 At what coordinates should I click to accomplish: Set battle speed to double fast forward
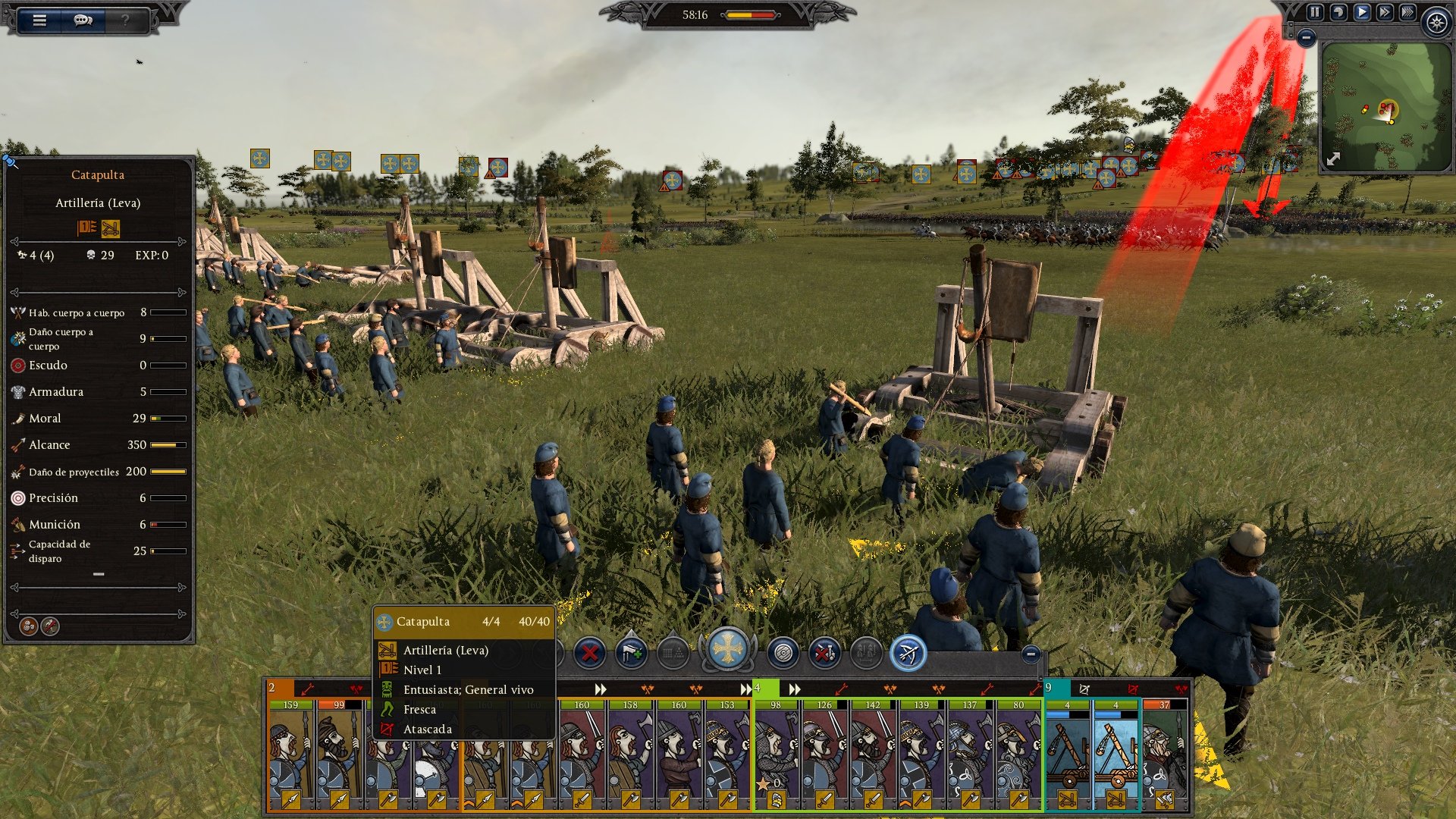tap(1385, 12)
